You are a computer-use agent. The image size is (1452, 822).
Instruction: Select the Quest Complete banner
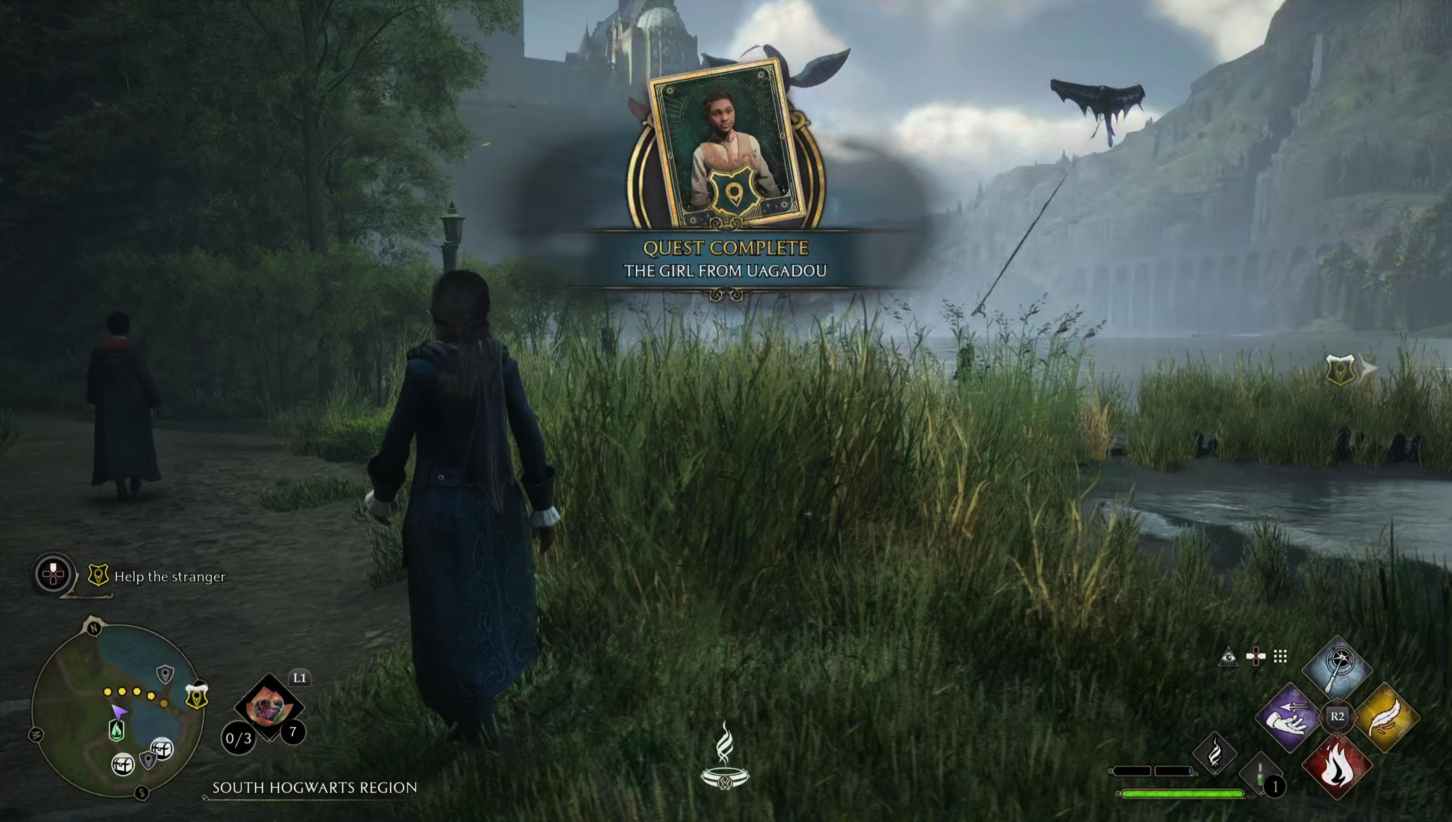pyautogui.click(x=727, y=247)
